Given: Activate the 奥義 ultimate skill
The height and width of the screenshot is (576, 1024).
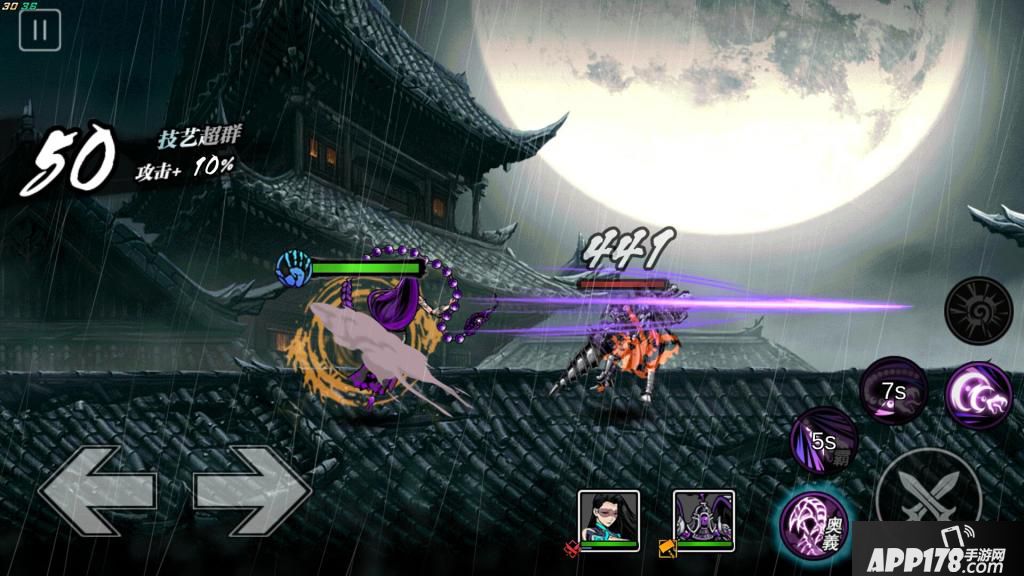Looking at the screenshot, I should coord(813,521).
